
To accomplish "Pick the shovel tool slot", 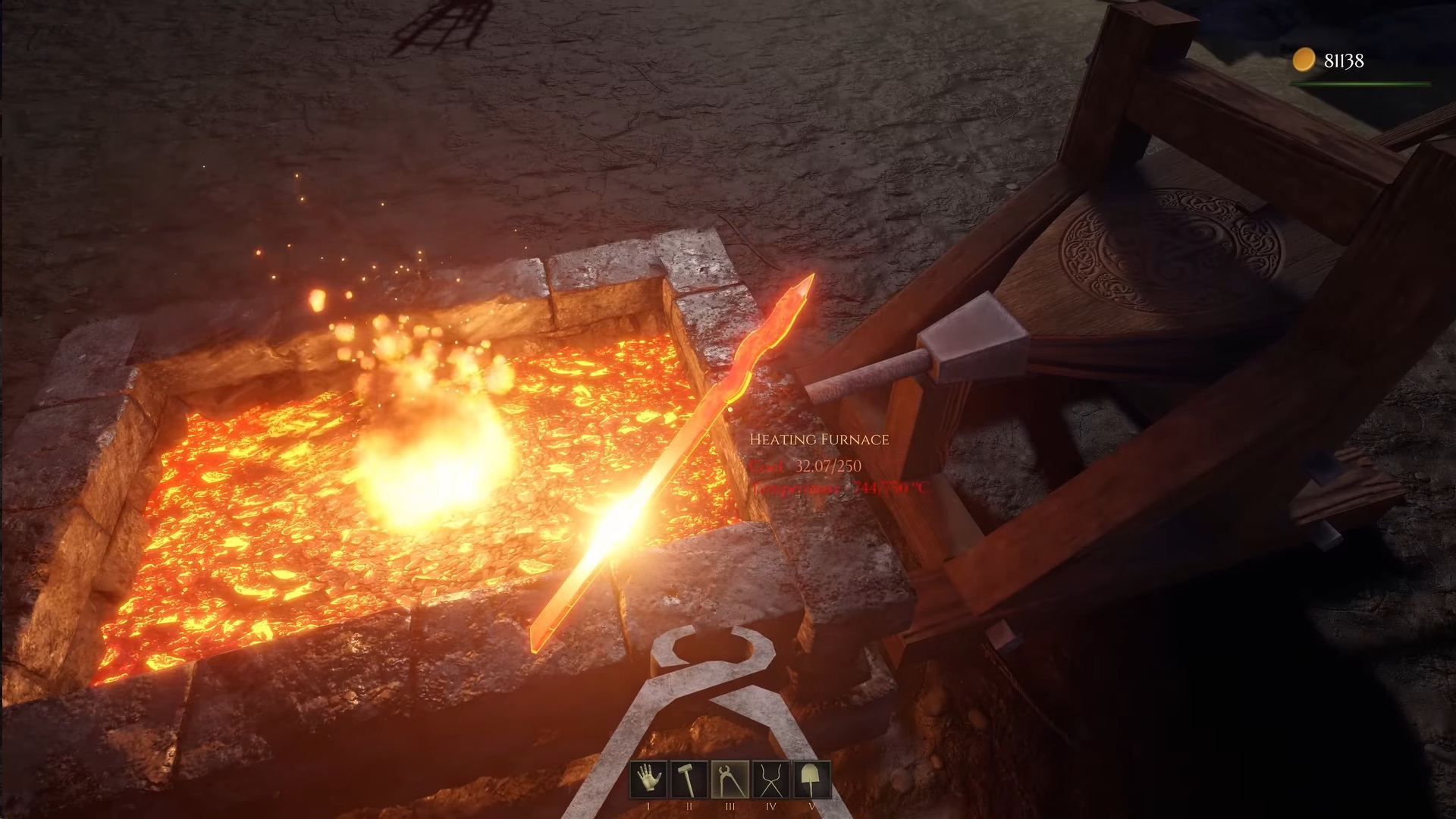I will tap(811, 779).
